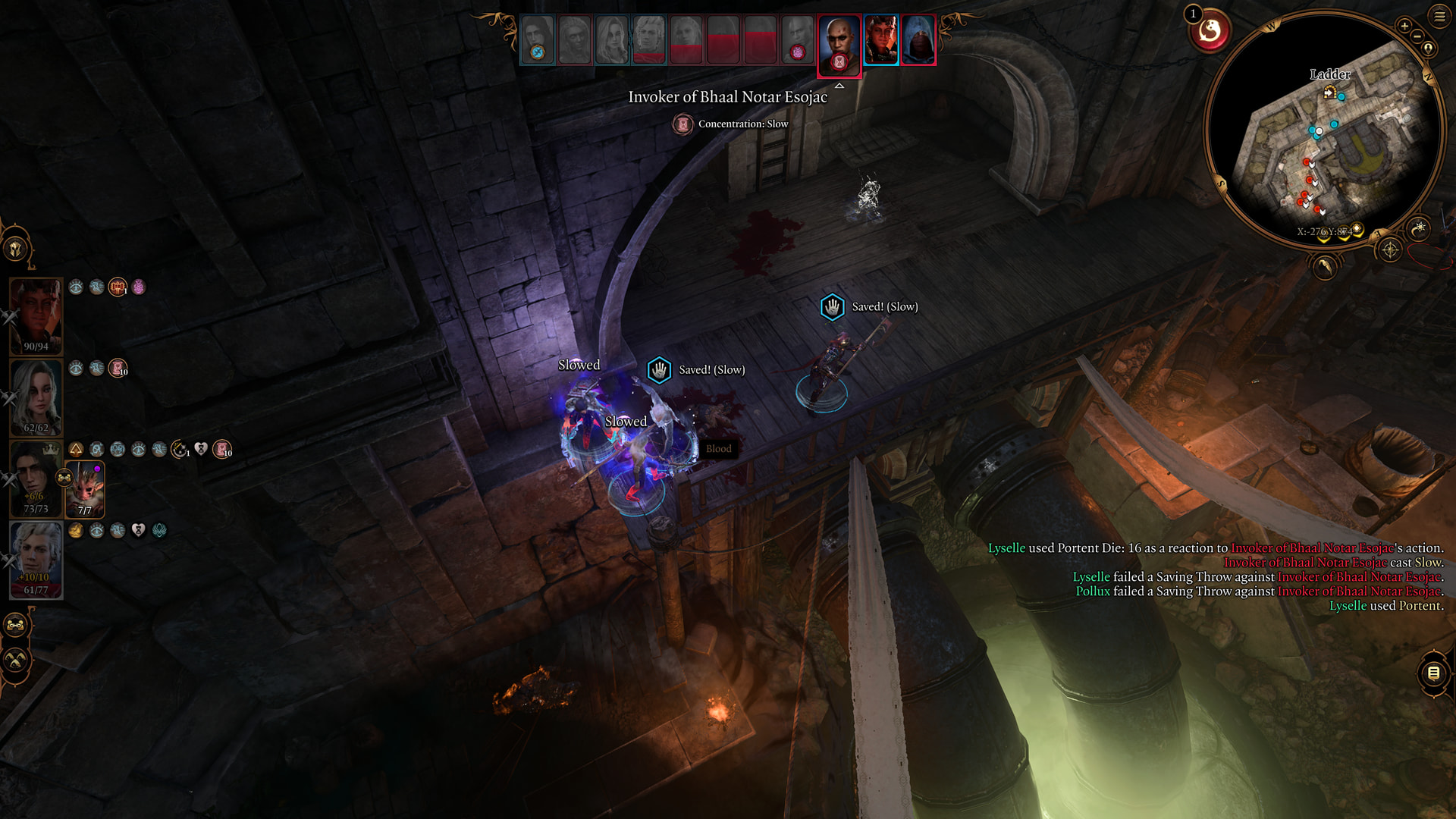Click the crossed-tools button below party

coord(16,660)
